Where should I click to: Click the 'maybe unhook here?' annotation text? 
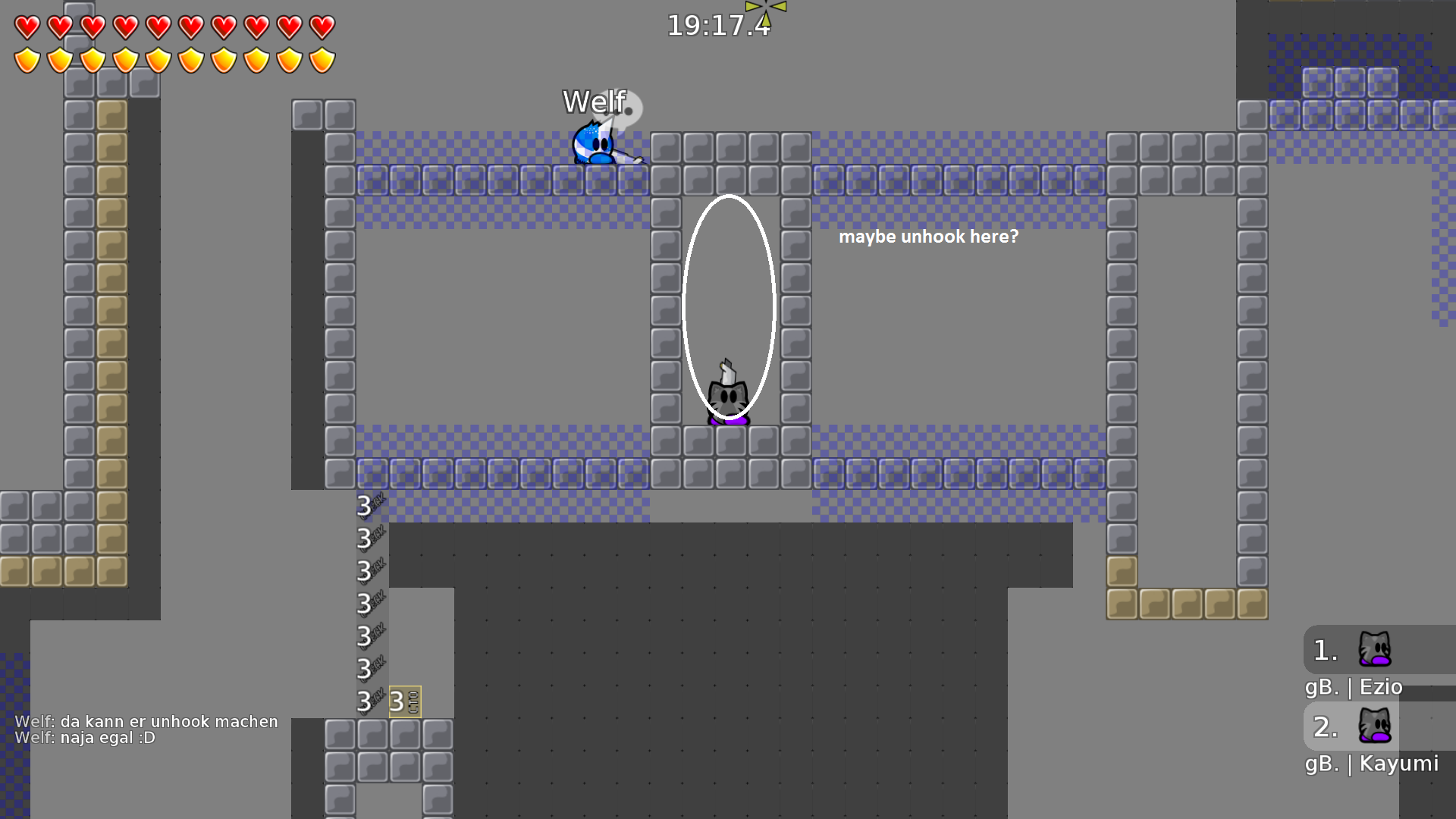click(929, 237)
